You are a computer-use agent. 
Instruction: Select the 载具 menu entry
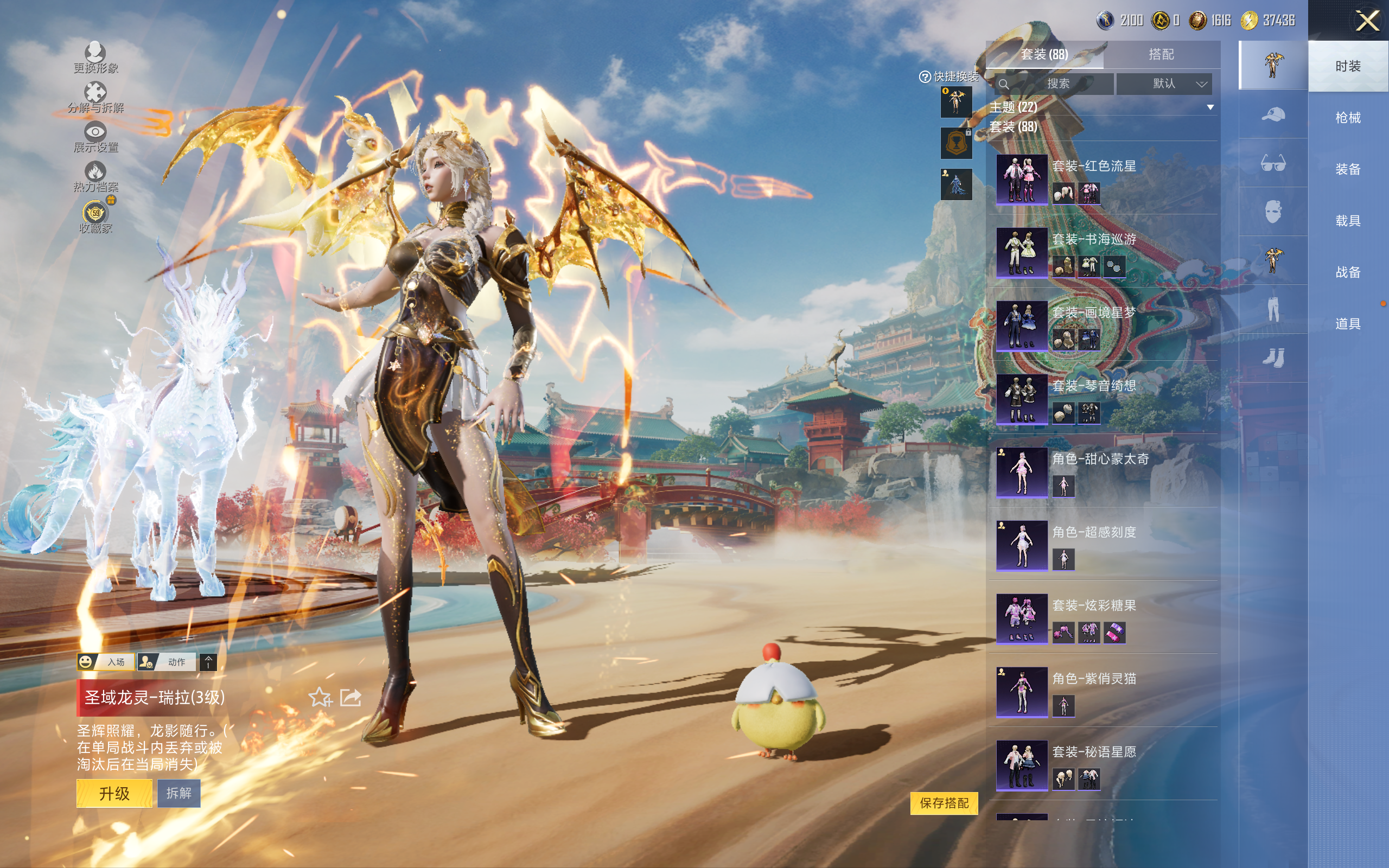point(1347,221)
